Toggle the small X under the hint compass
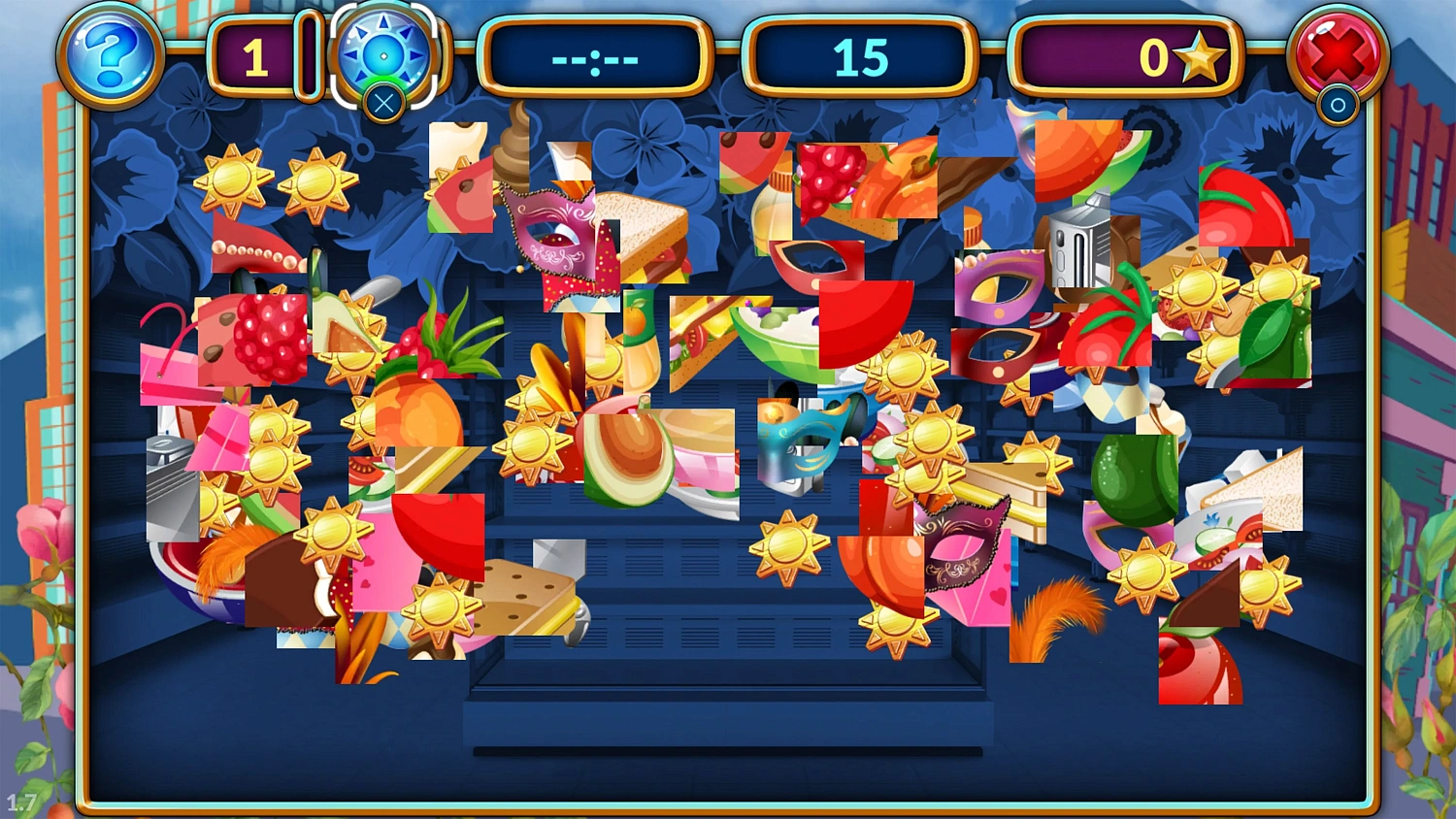The width and height of the screenshot is (1456, 819). [x=382, y=105]
